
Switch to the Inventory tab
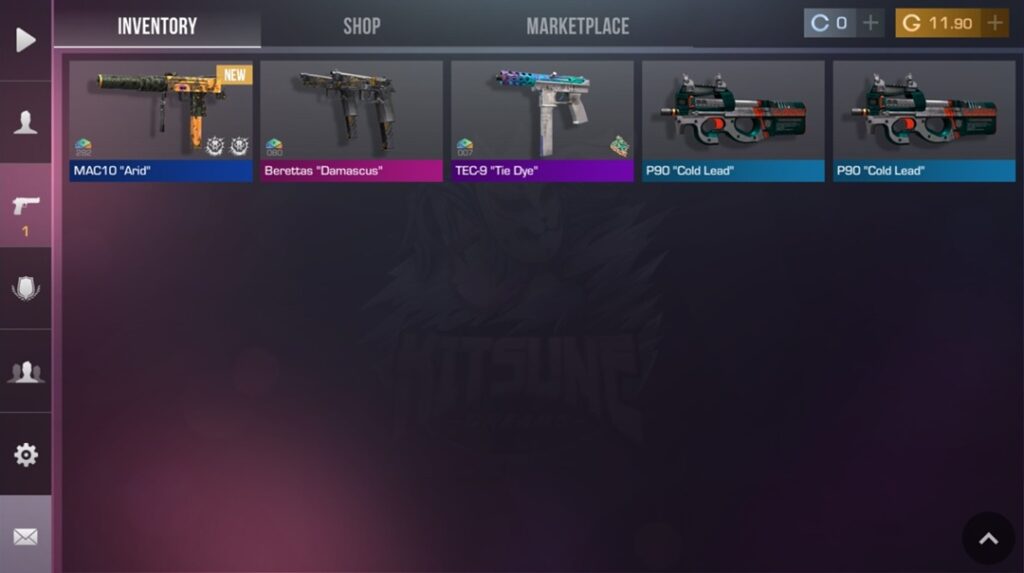(157, 26)
